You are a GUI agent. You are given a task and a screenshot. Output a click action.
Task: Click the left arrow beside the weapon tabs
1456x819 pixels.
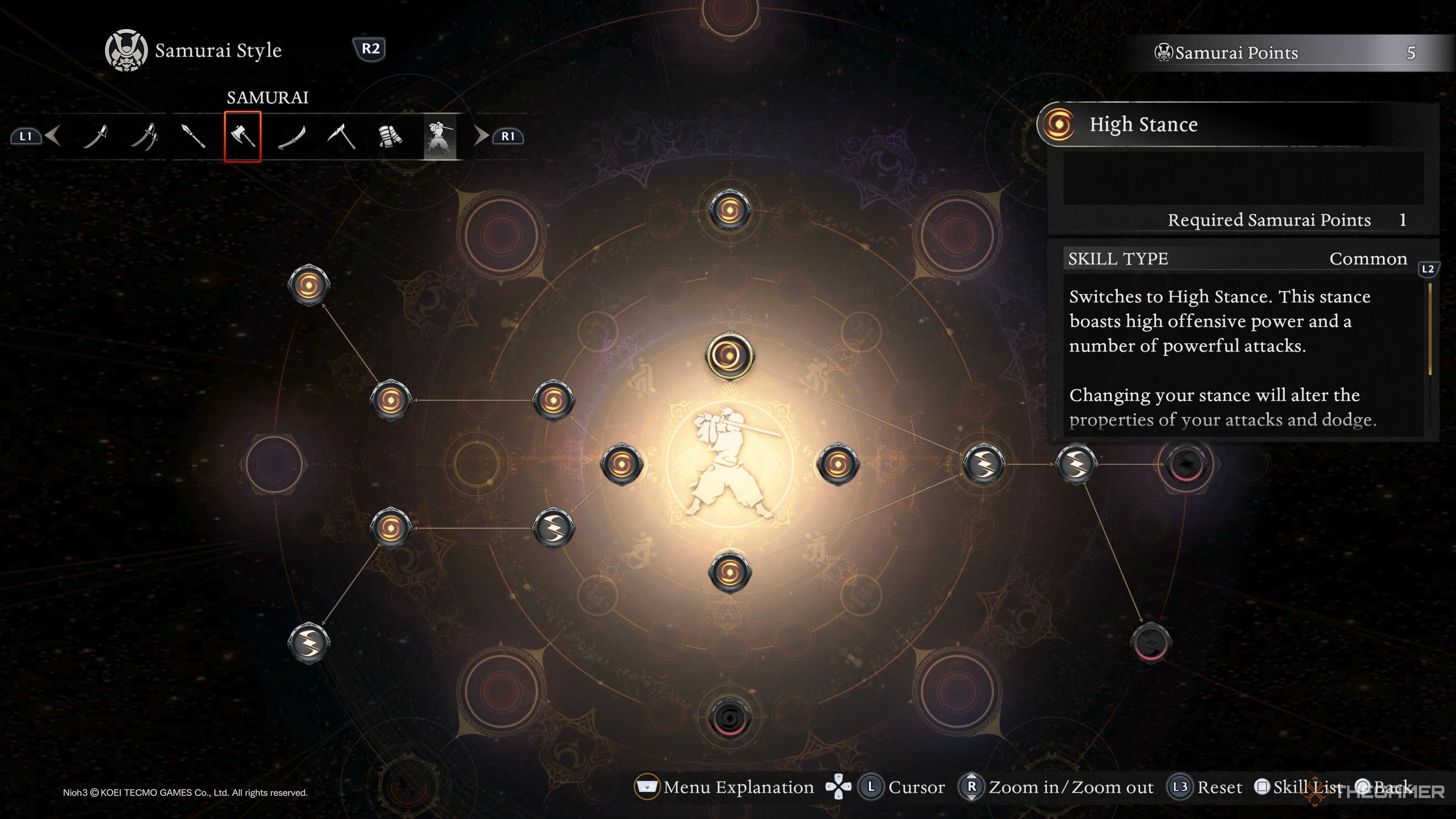pyautogui.click(x=53, y=136)
